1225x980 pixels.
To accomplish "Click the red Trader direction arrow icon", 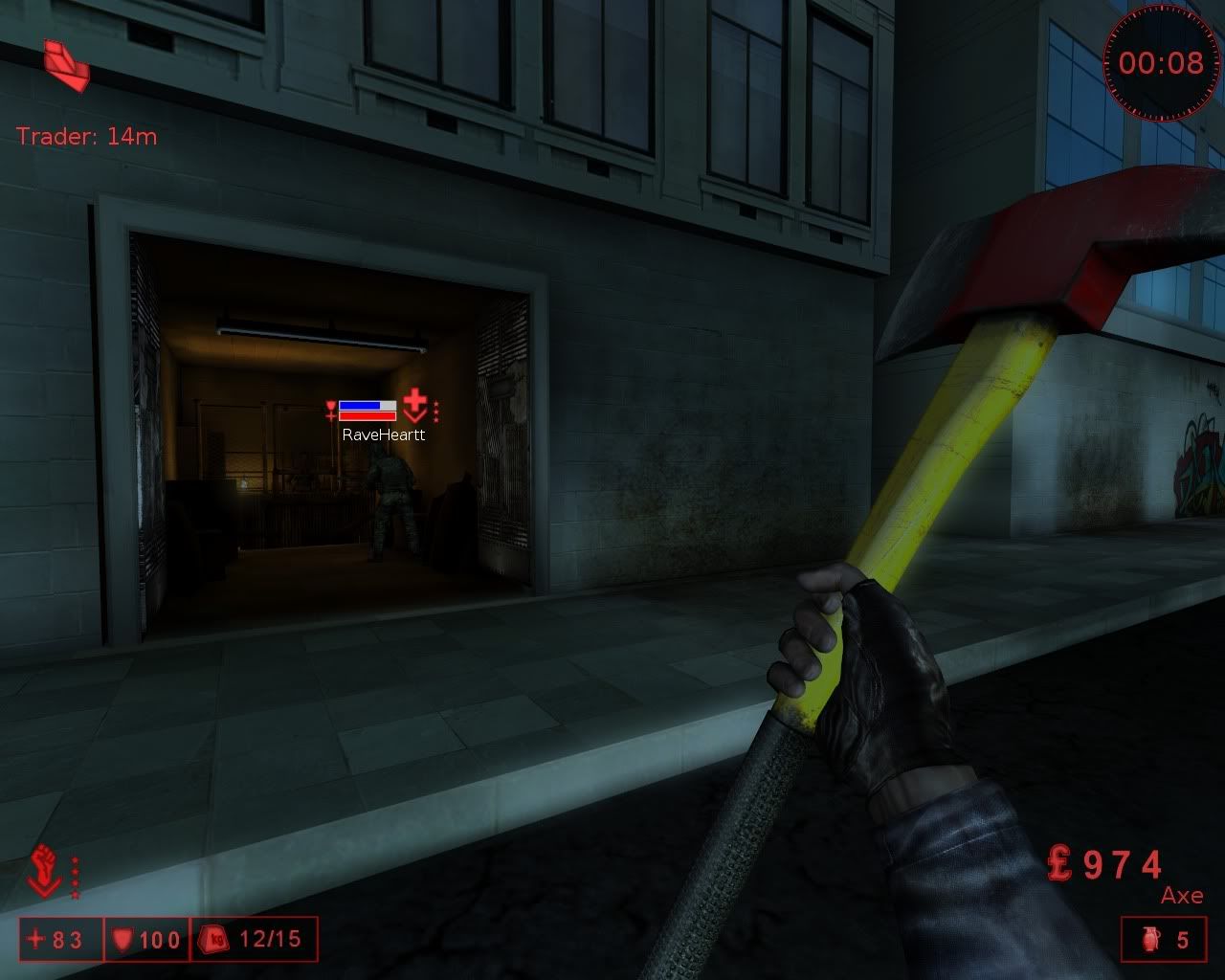I will pyautogui.click(x=66, y=65).
